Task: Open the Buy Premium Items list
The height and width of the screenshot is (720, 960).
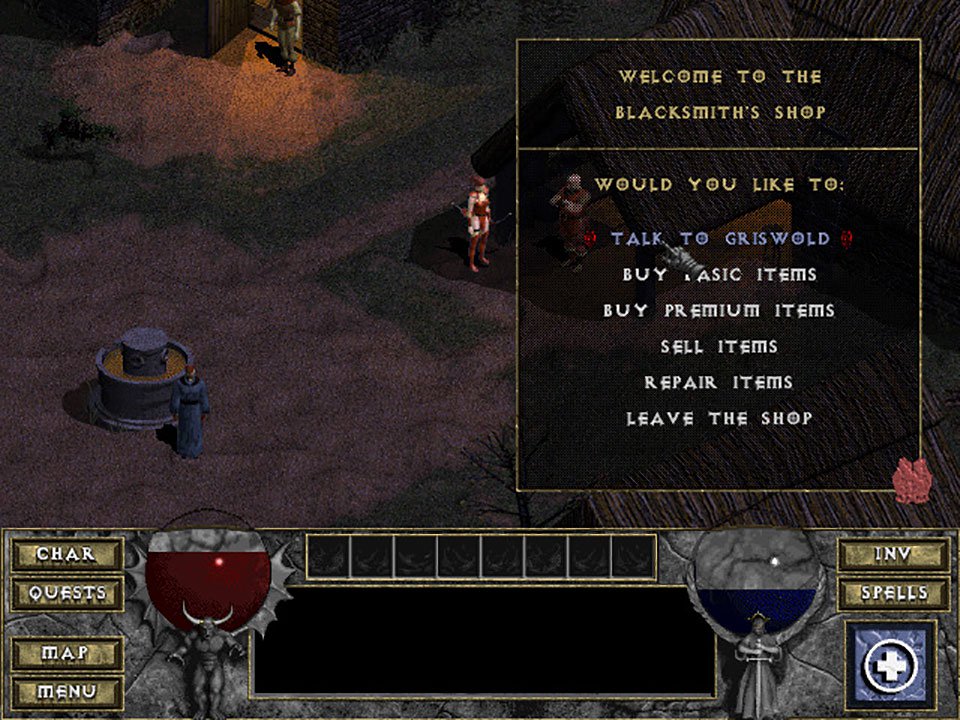Action: pos(719,311)
